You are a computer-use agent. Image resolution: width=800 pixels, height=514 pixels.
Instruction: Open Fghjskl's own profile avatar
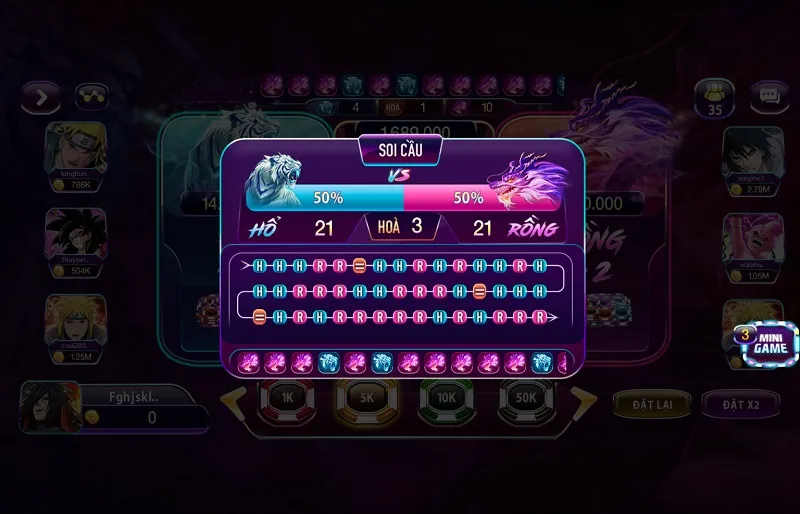(49, 407)
